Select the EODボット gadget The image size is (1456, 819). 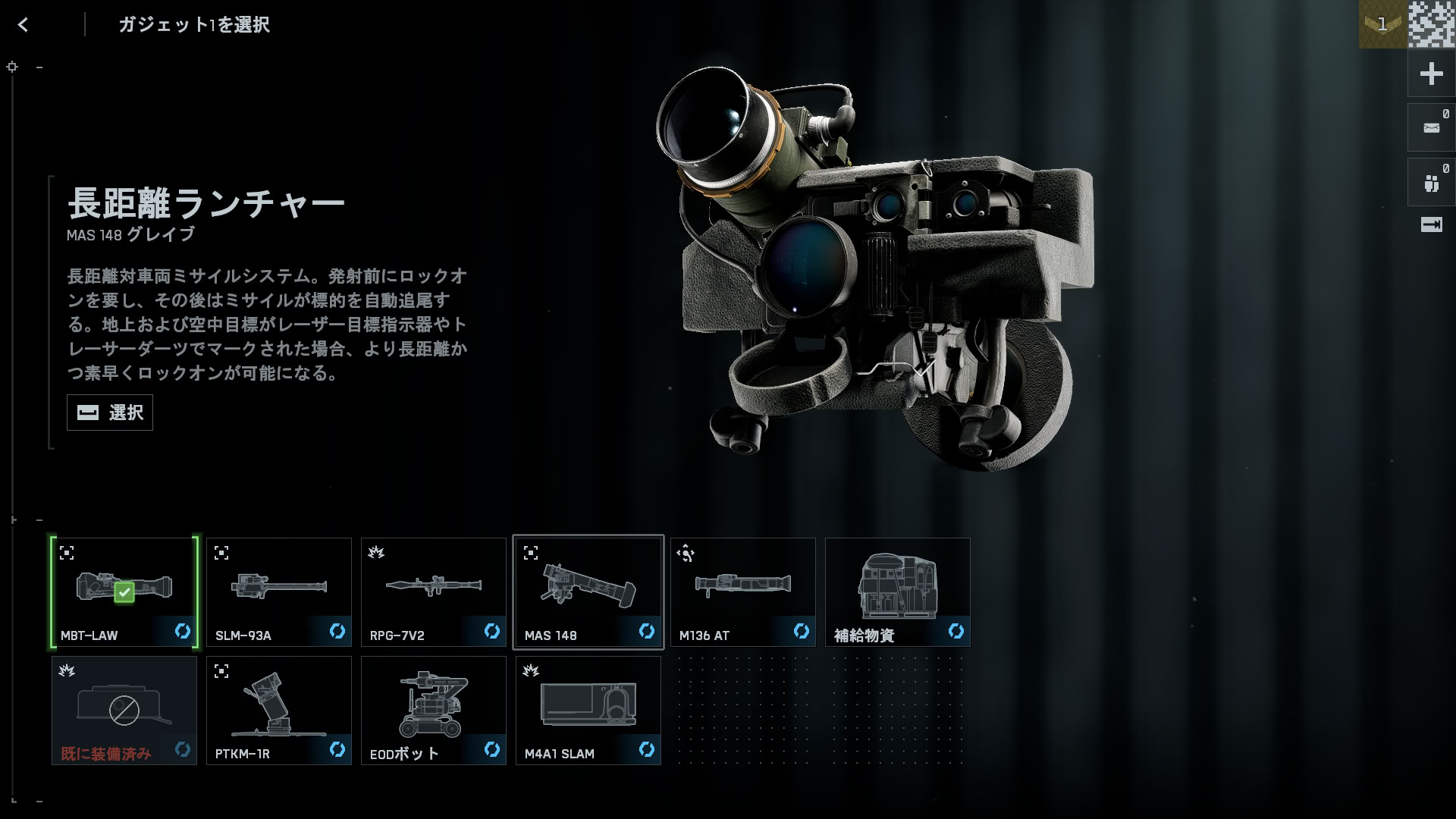coord(434,711)
